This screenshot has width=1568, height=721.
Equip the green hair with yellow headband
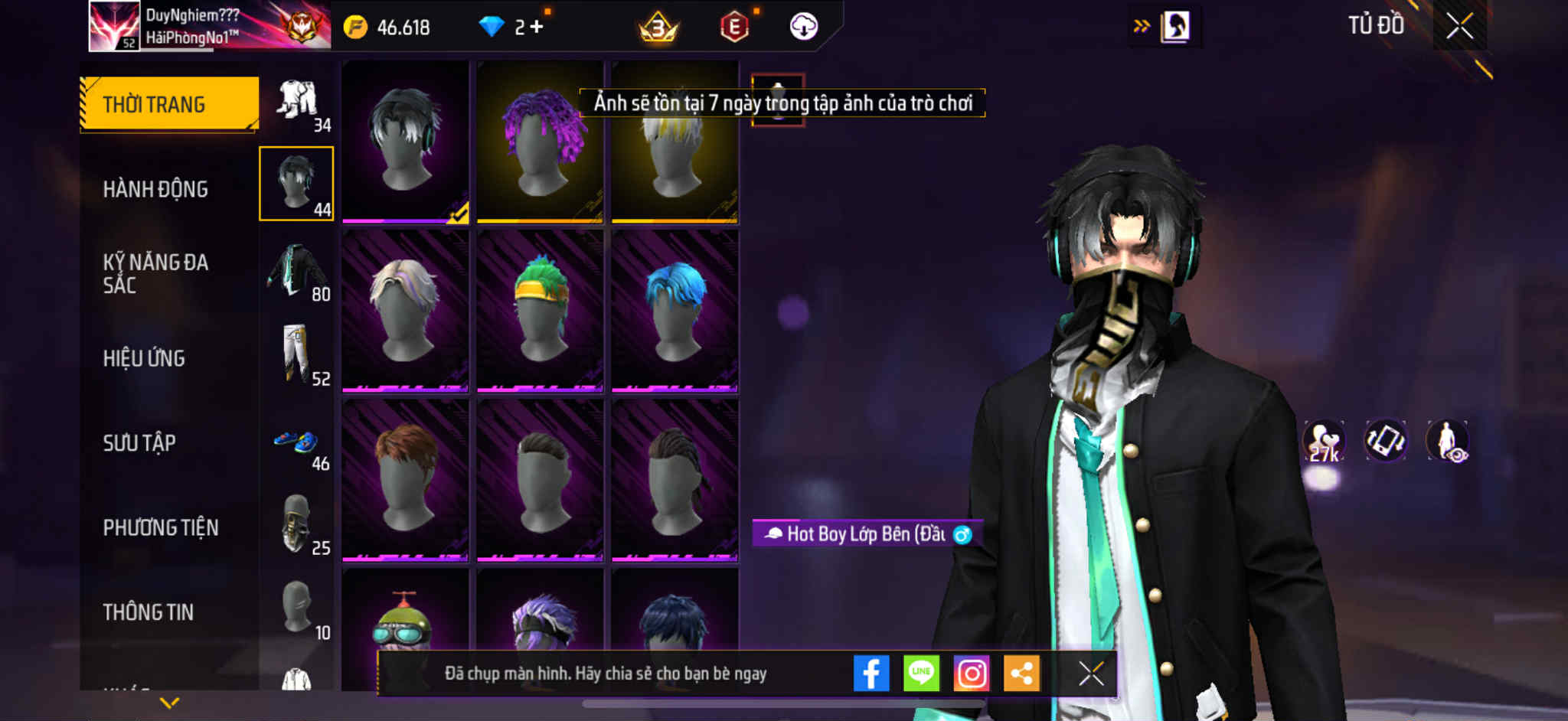pyautogui.click(x=541, y=311)
